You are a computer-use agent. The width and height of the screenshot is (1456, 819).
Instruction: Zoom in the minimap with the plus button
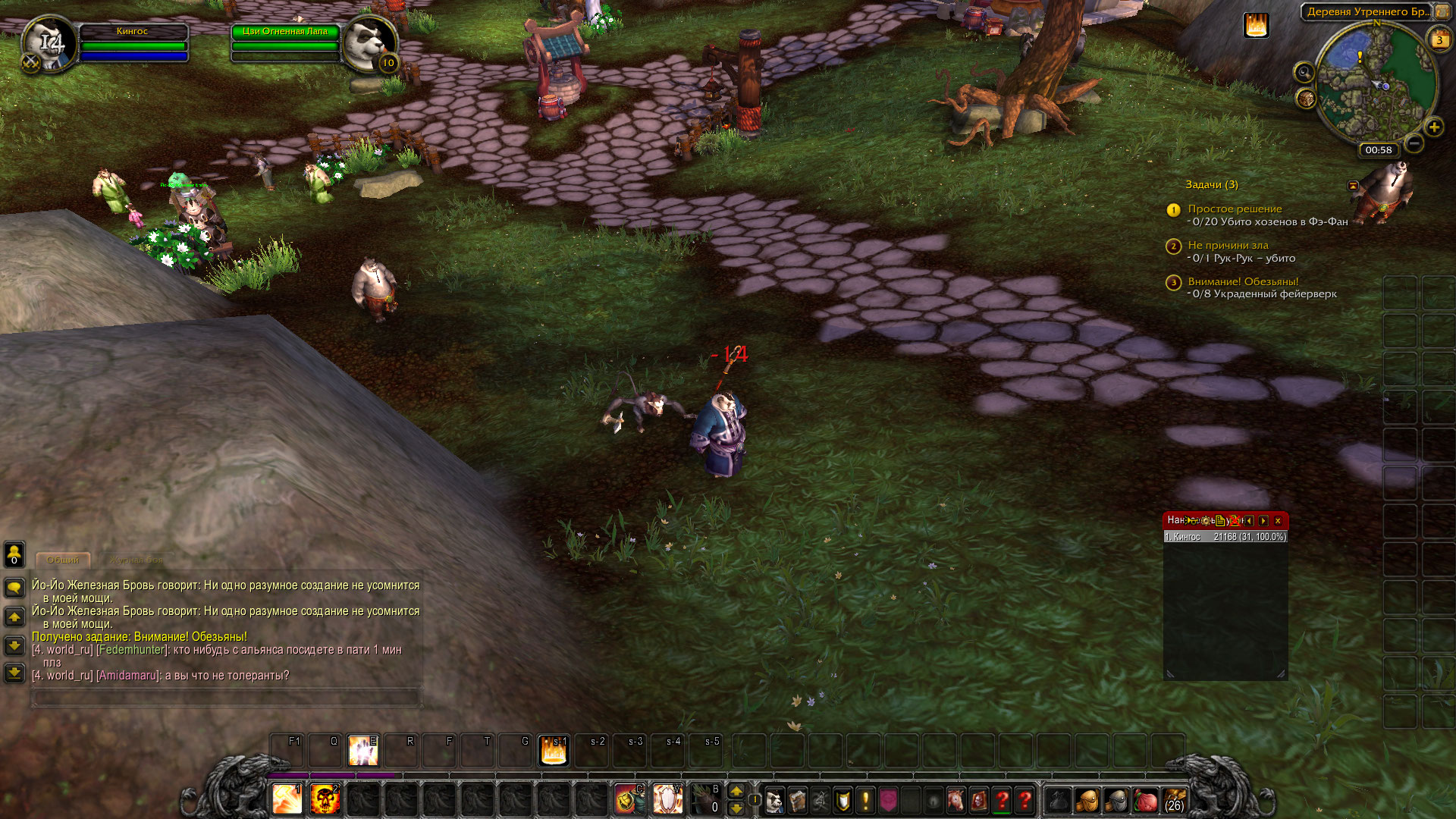1433,127
